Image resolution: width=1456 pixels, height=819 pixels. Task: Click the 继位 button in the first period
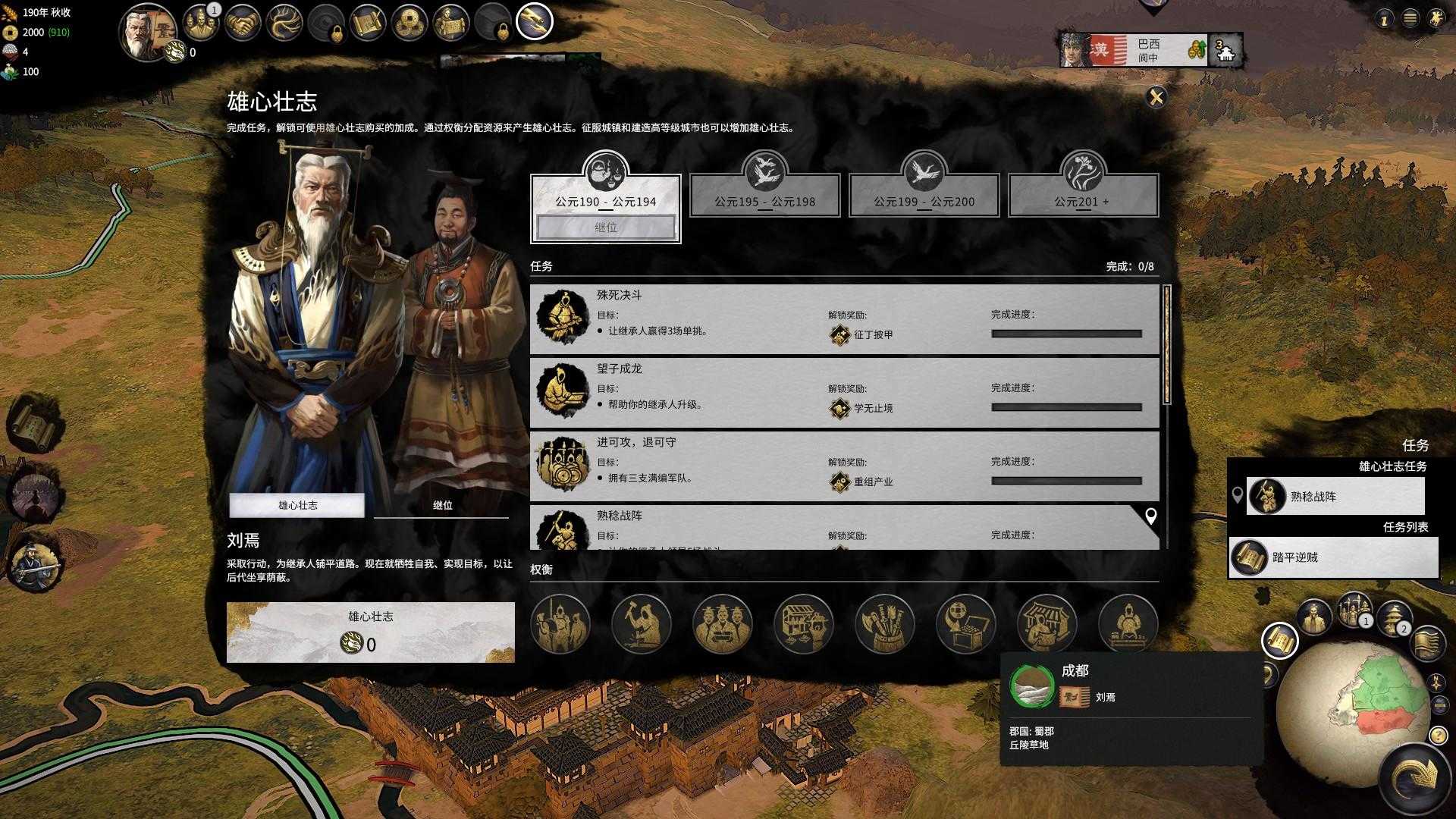605,227
